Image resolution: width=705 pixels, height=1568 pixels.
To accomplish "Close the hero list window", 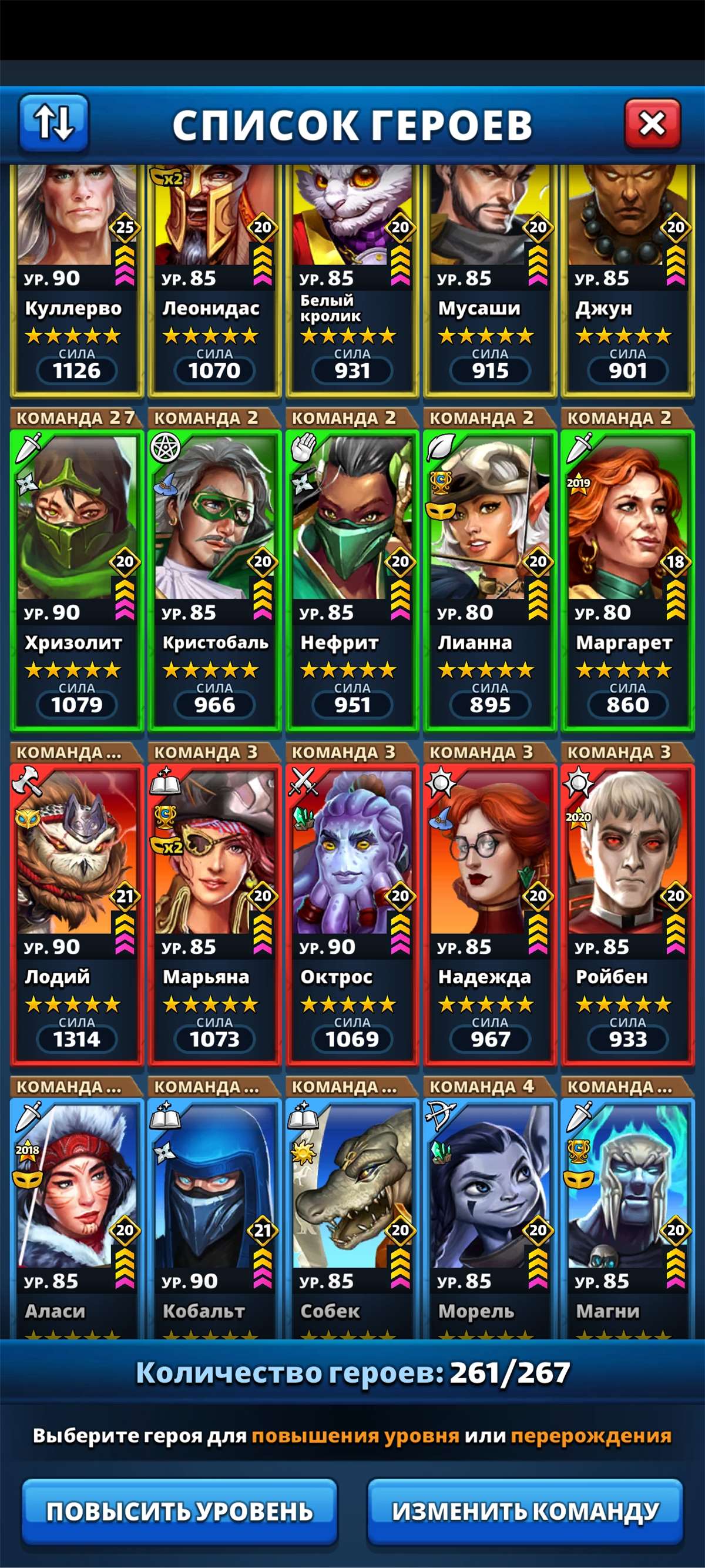I will click(x=652, y=124).
